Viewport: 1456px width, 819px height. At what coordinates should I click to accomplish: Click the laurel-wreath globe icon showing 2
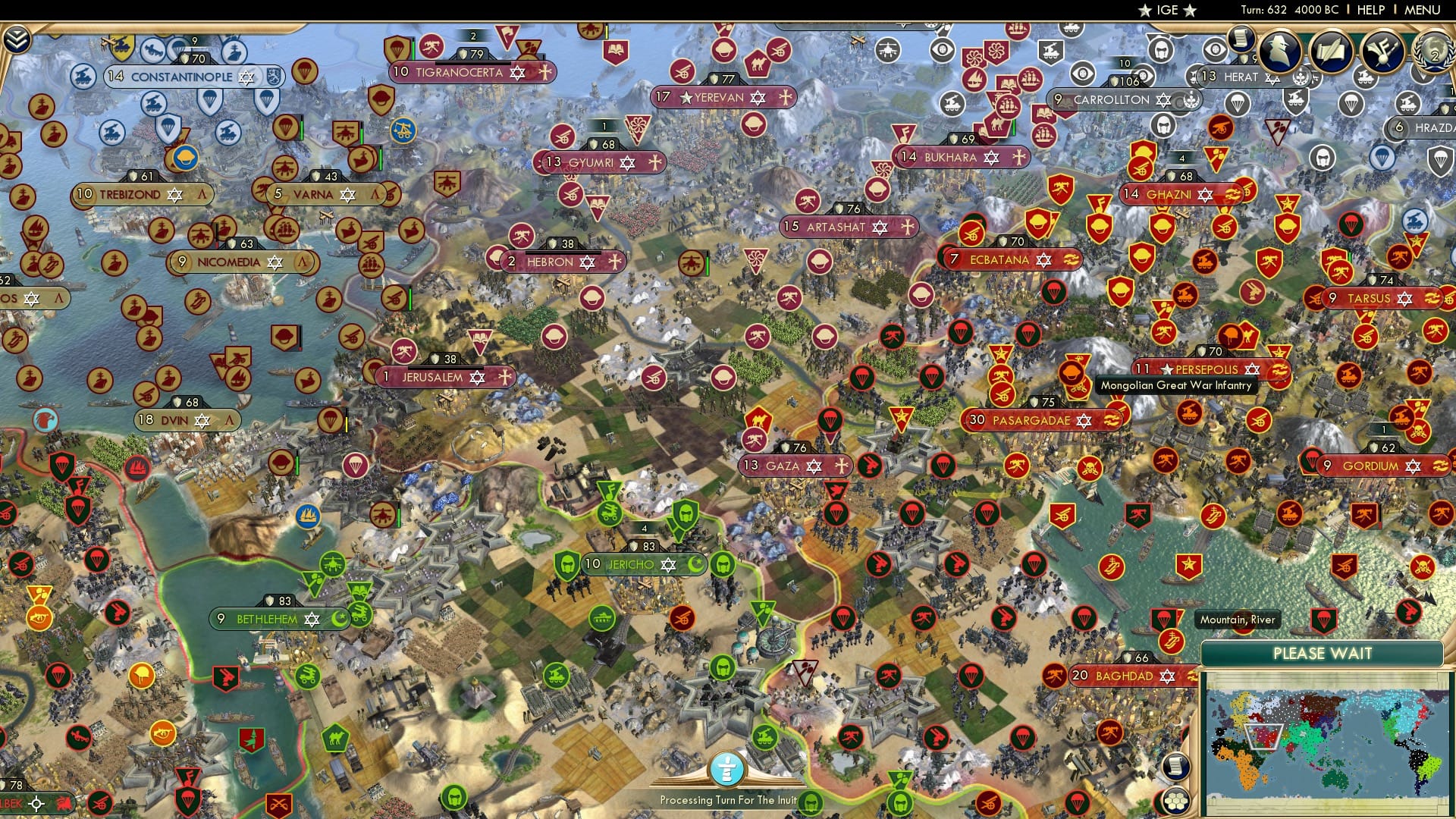point(1436,53)
